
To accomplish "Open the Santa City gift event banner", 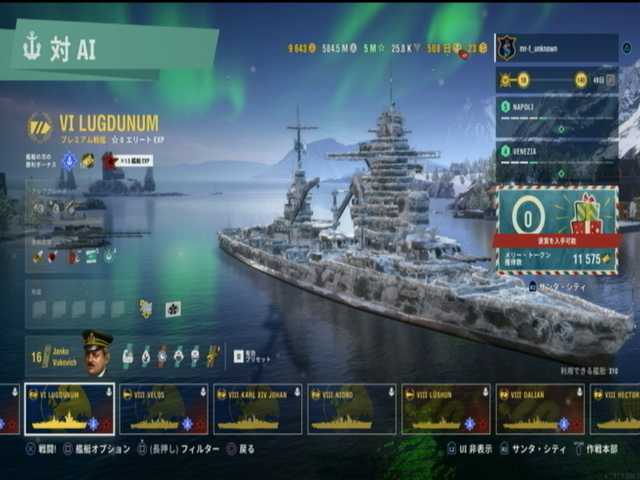I will (x=556, y=230).
